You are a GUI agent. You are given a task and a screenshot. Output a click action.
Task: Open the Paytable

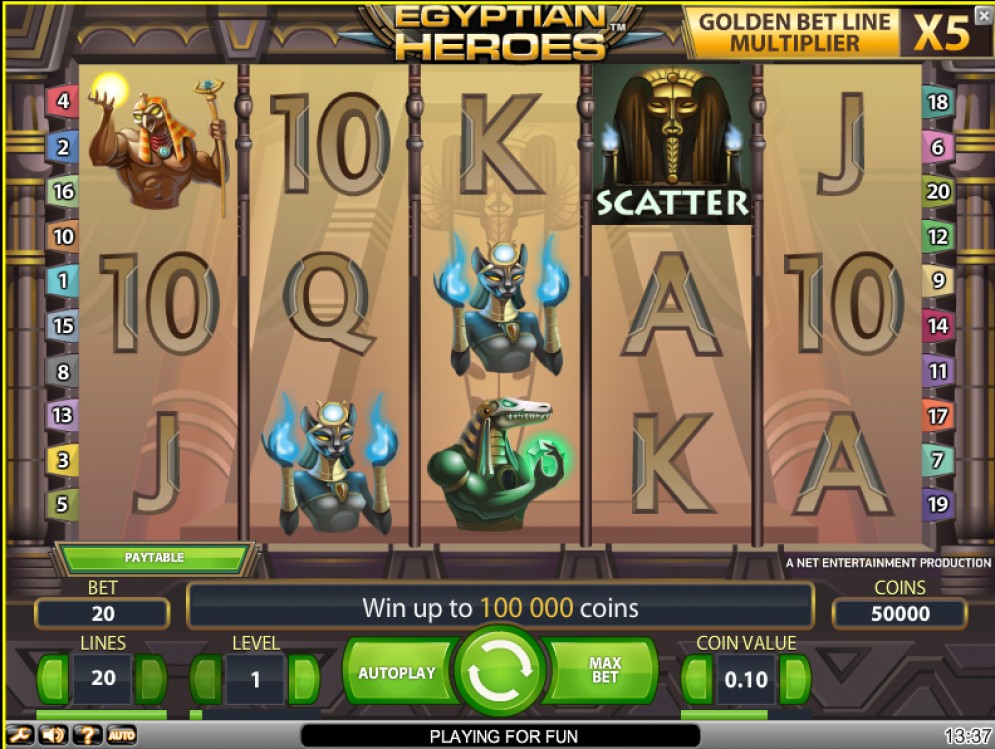(x=154, y=557)
